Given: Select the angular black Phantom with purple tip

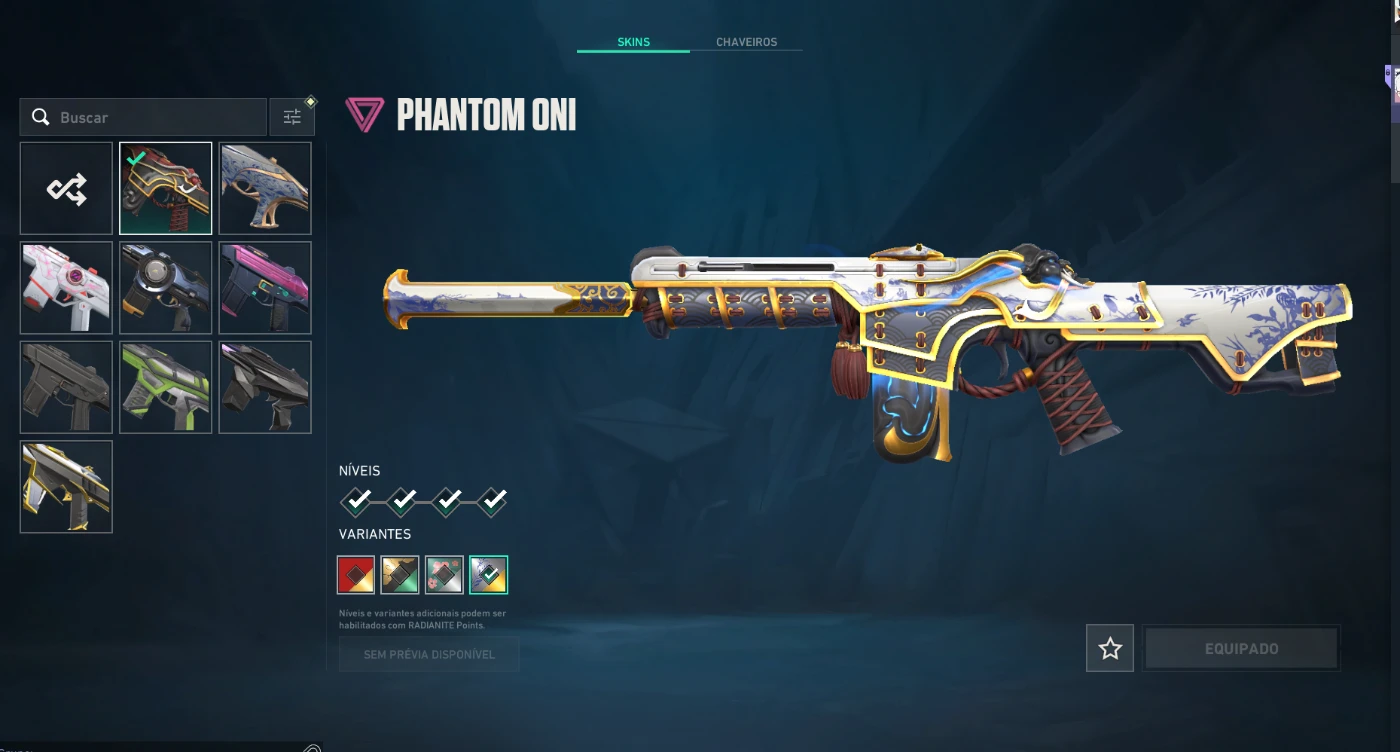Looking at the screenshot, I should 265,387.
